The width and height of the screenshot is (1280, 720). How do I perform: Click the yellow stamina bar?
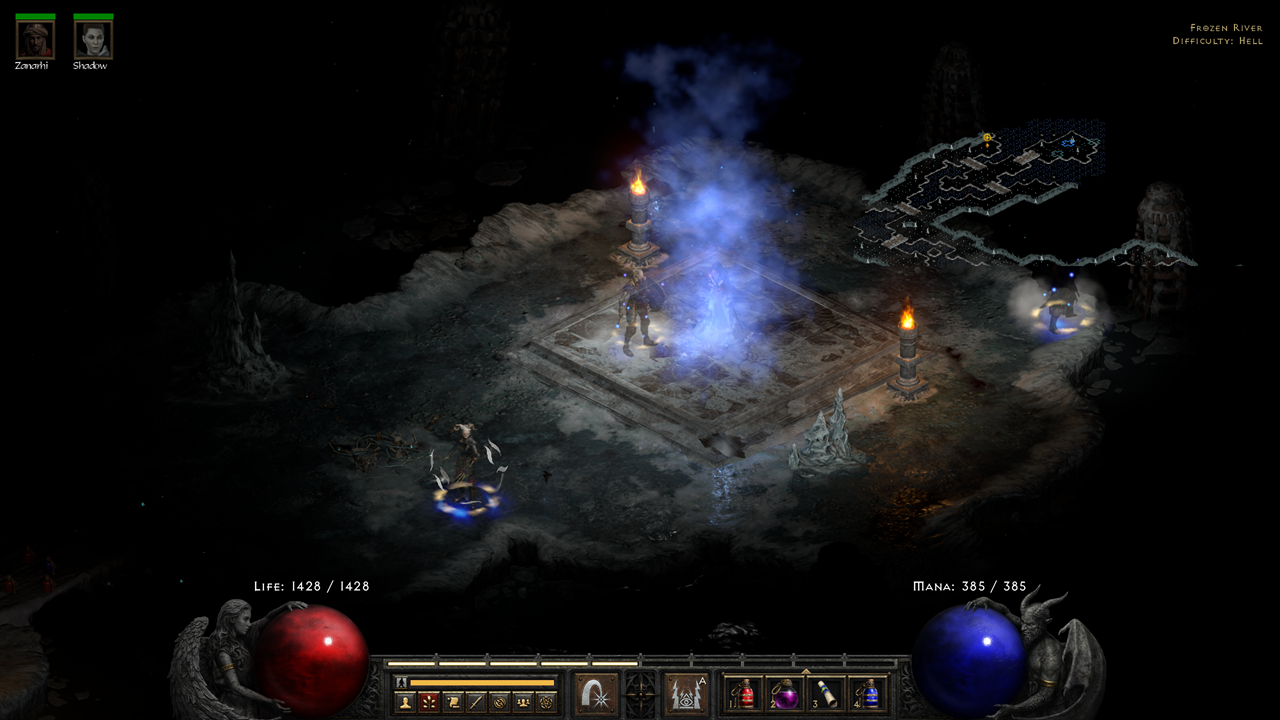485,680
